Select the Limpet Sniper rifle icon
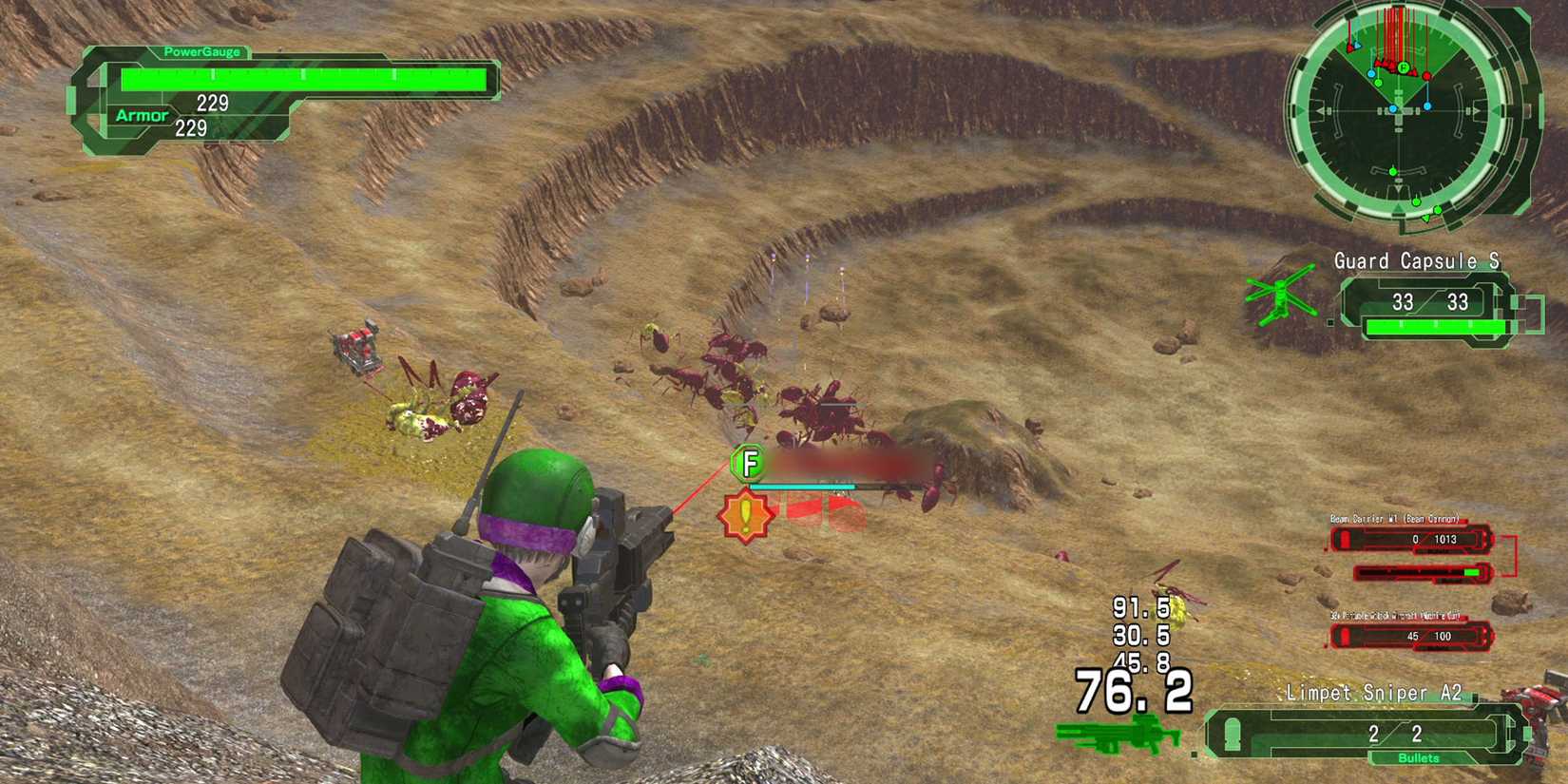Image resolution: width=1568 pixels, height=784 pixels. [1117, 732]
